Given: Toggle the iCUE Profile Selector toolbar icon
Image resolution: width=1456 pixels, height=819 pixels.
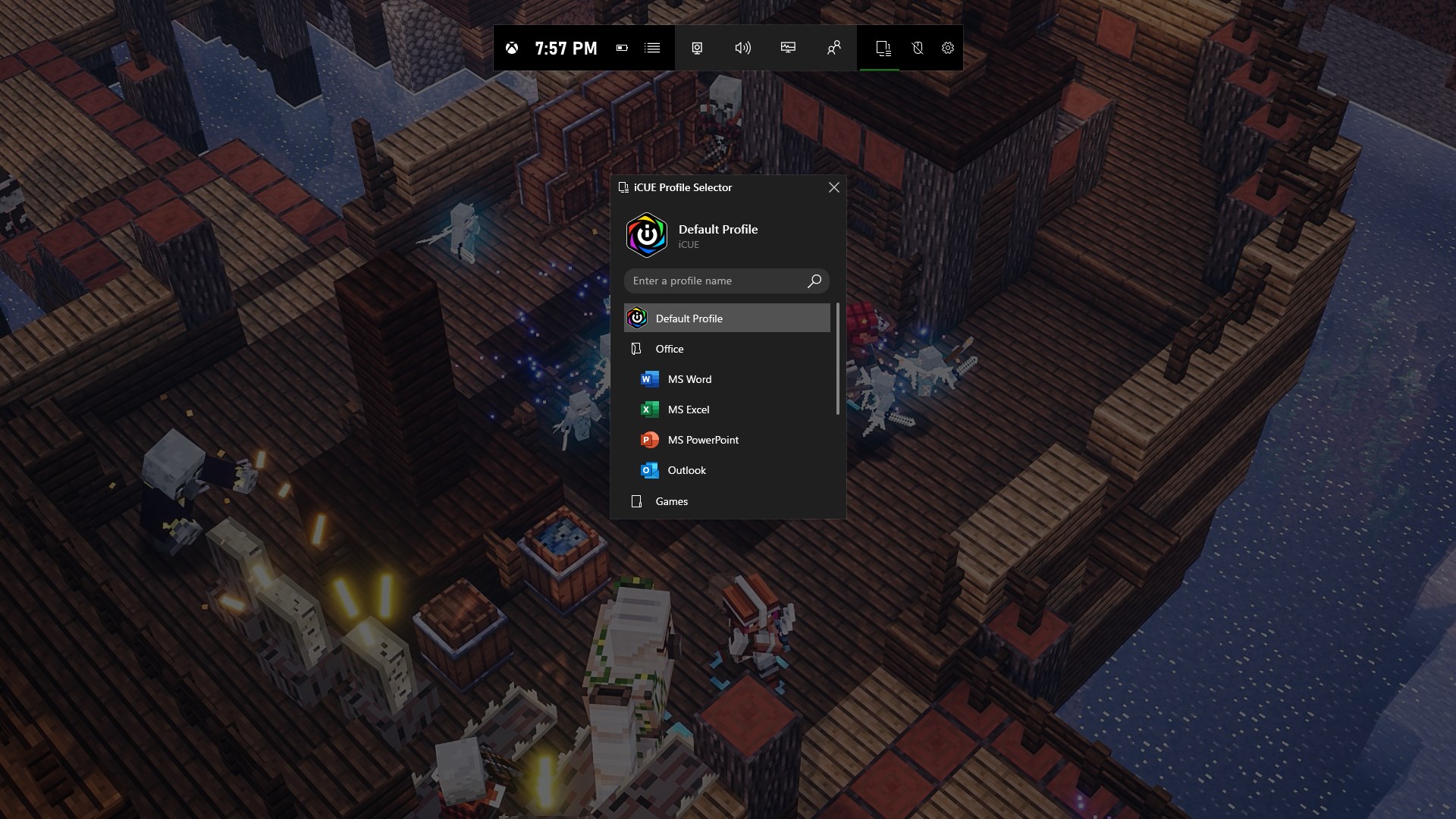Looking at the screenshot, I should [883, 48].
